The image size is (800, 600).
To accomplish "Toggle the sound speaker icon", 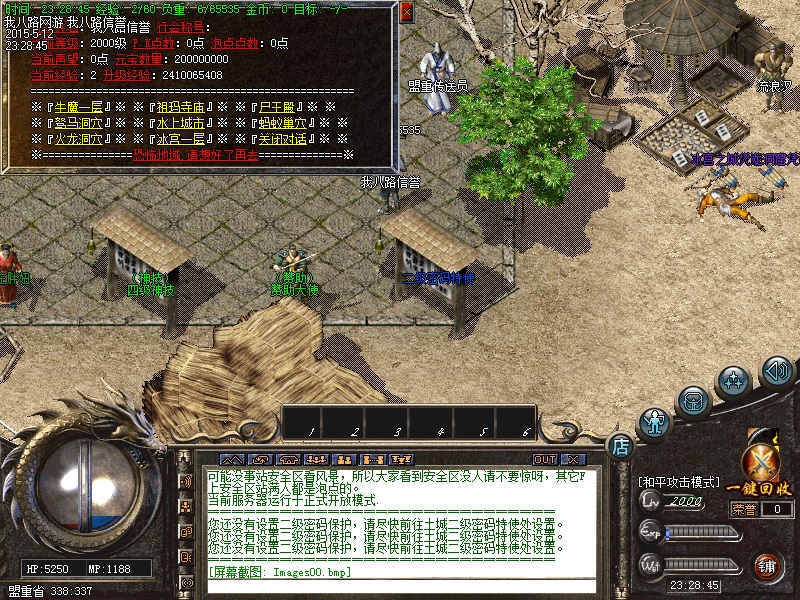I will pos(777,372).
